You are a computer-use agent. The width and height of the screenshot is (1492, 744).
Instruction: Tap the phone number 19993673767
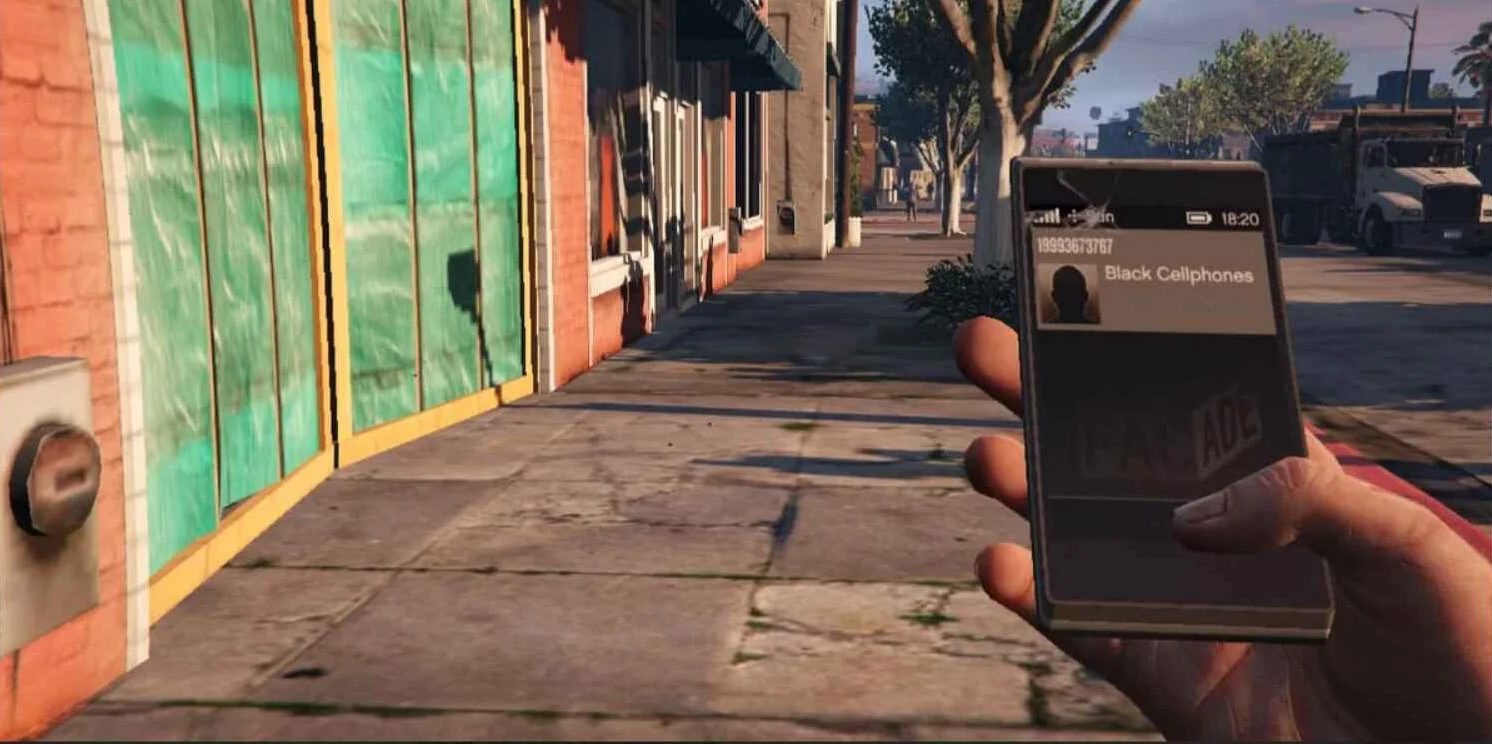1075,246
